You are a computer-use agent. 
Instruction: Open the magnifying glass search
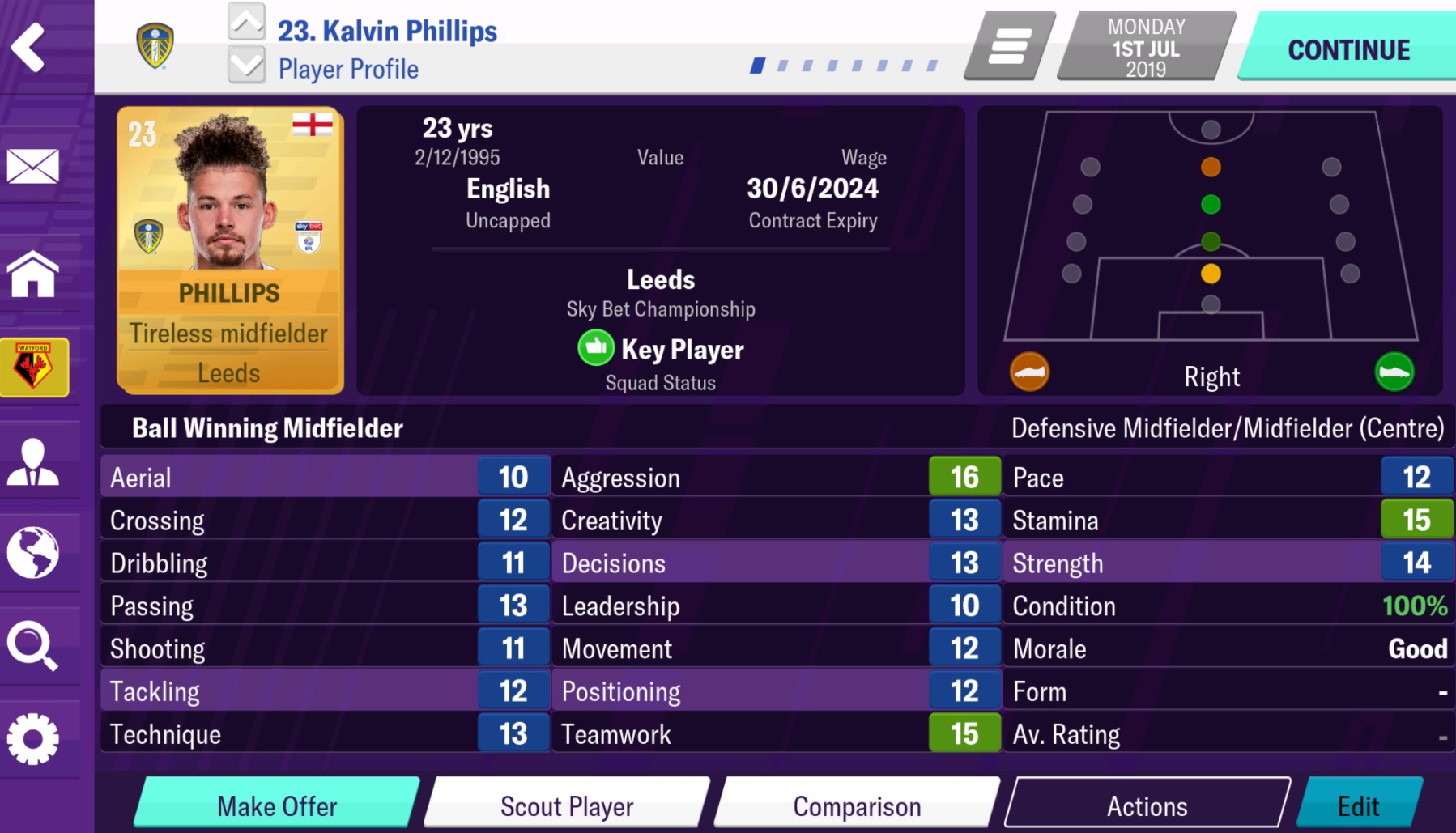[33, 646]
